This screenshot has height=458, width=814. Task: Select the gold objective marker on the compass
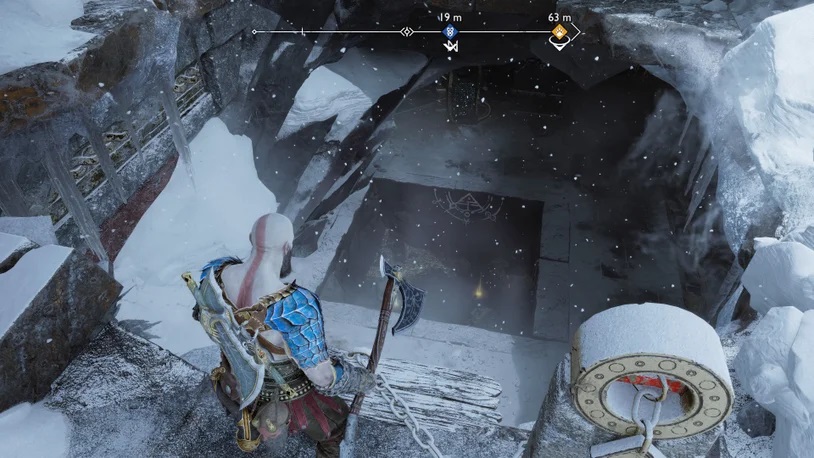tap(560, 32)
